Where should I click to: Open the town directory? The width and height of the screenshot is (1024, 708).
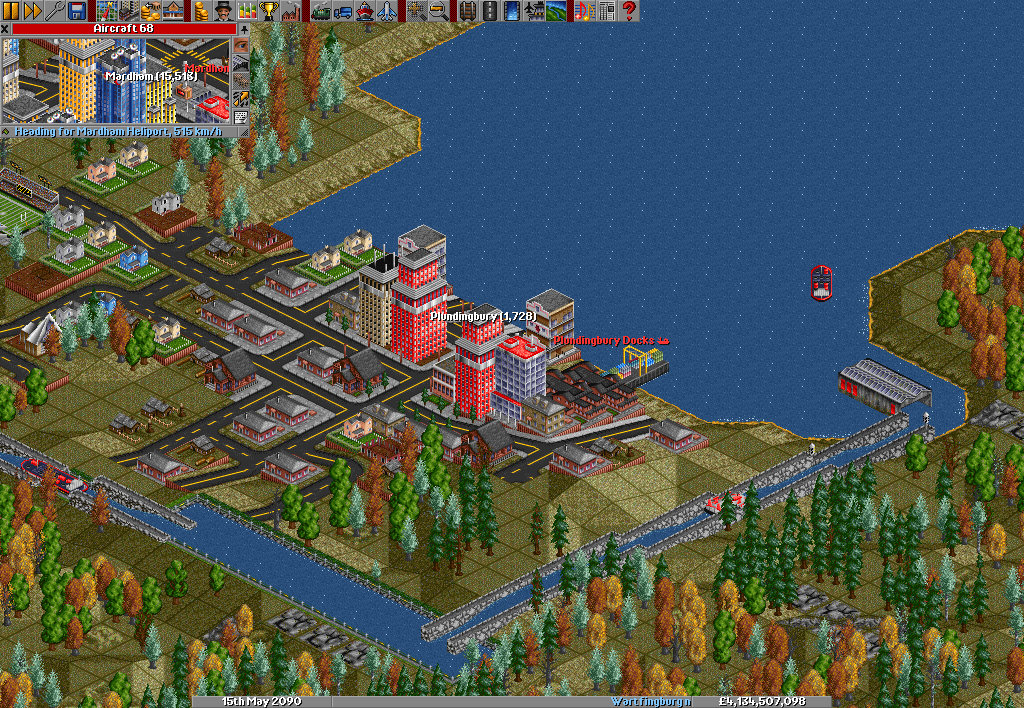point(129,11)
